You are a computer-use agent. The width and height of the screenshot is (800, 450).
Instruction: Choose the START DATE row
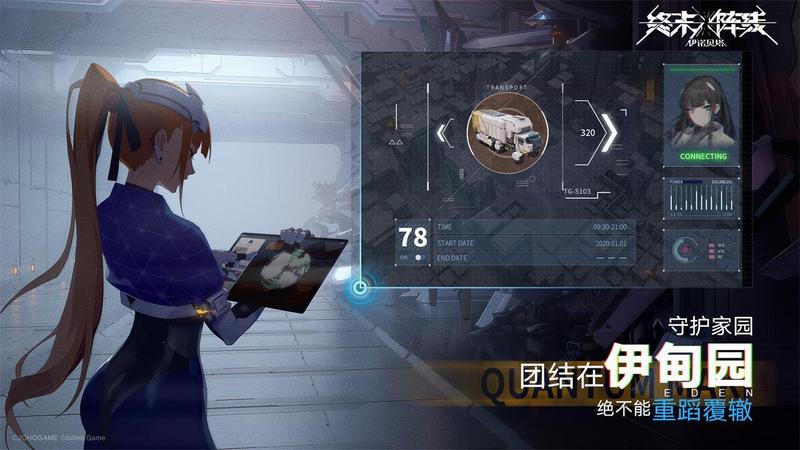click(534, 243)
